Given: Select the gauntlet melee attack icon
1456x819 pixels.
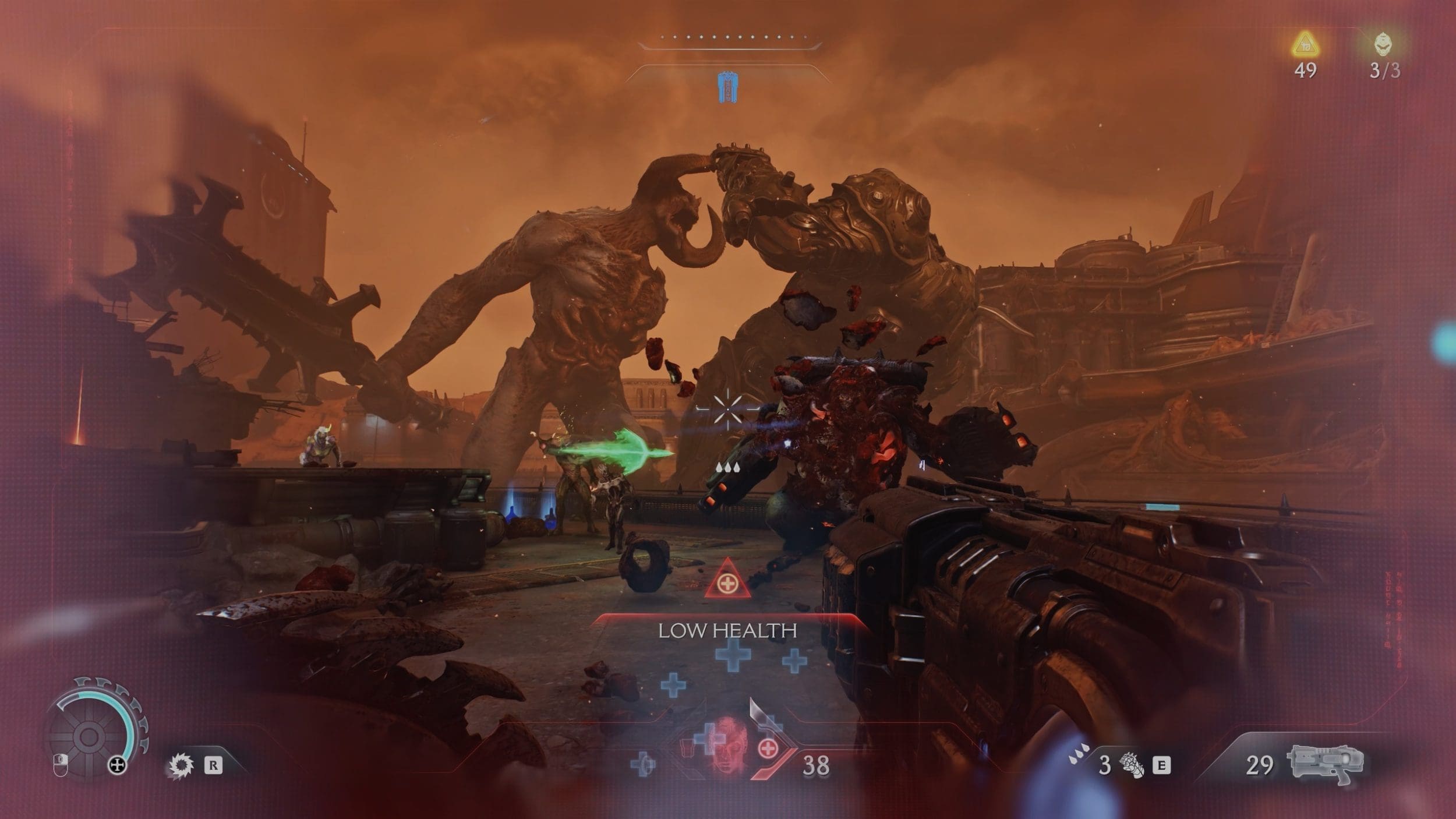Looking at the screenshot, I should (1132, 765).
